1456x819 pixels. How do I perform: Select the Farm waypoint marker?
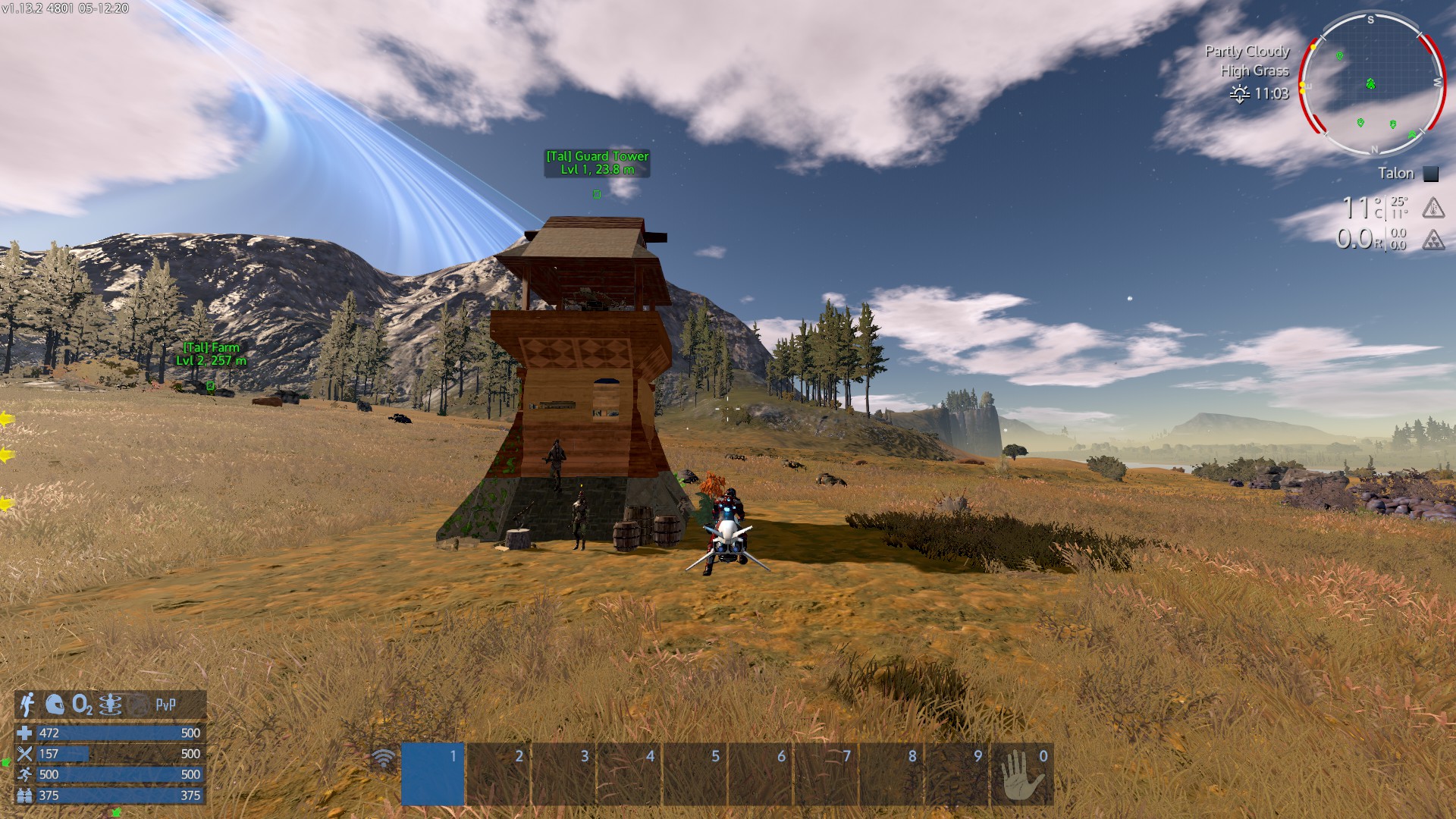click(211, 387)
